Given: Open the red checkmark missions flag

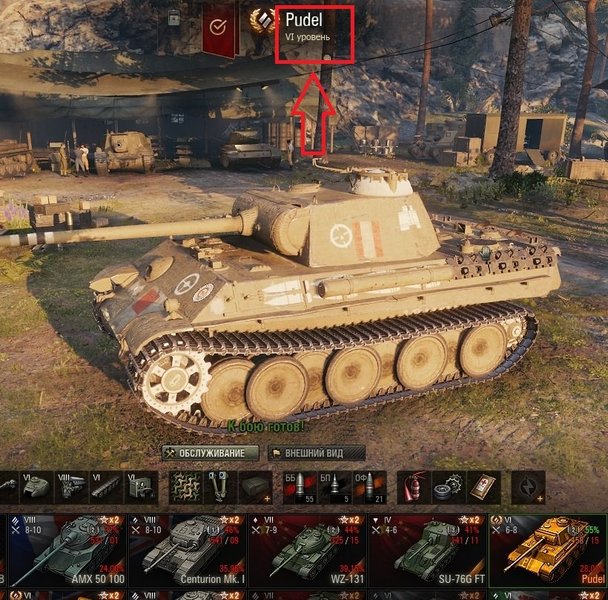Looking at the screenshot, I should 220,27.
